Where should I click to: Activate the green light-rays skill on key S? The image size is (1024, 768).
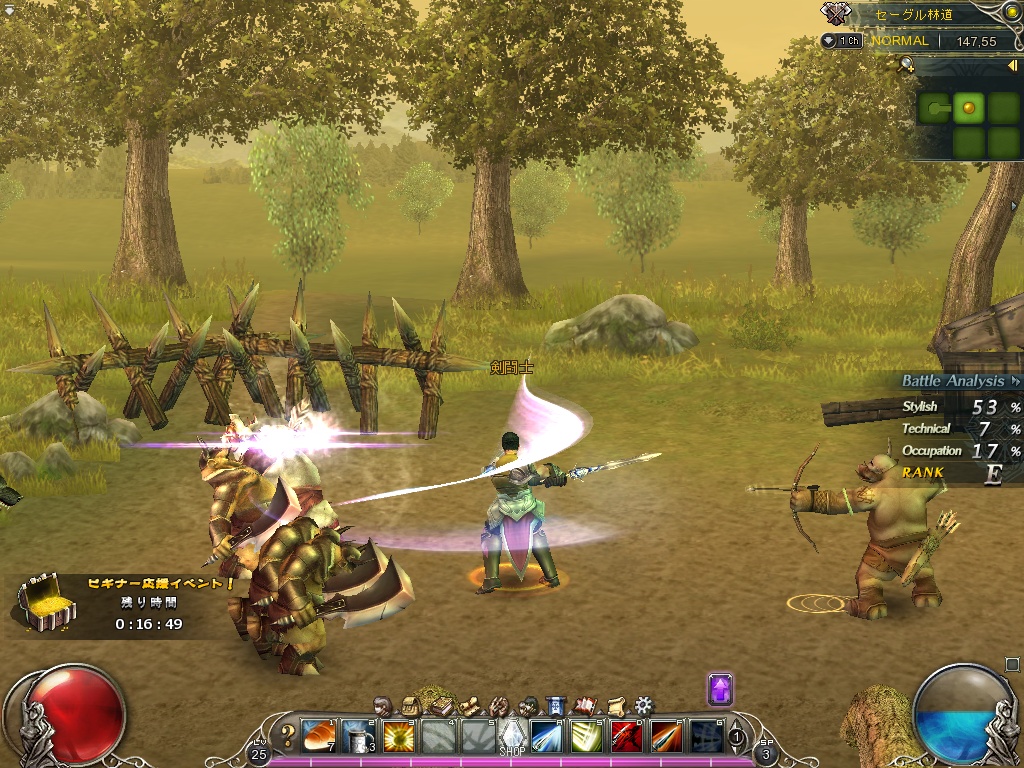tap(586, 735)
